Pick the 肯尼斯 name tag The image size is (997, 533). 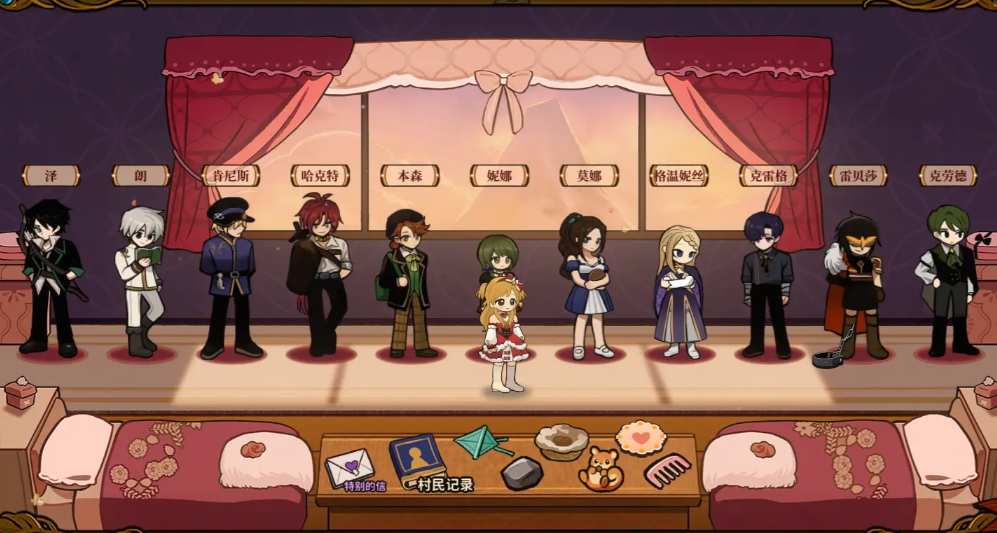(230, 176)
